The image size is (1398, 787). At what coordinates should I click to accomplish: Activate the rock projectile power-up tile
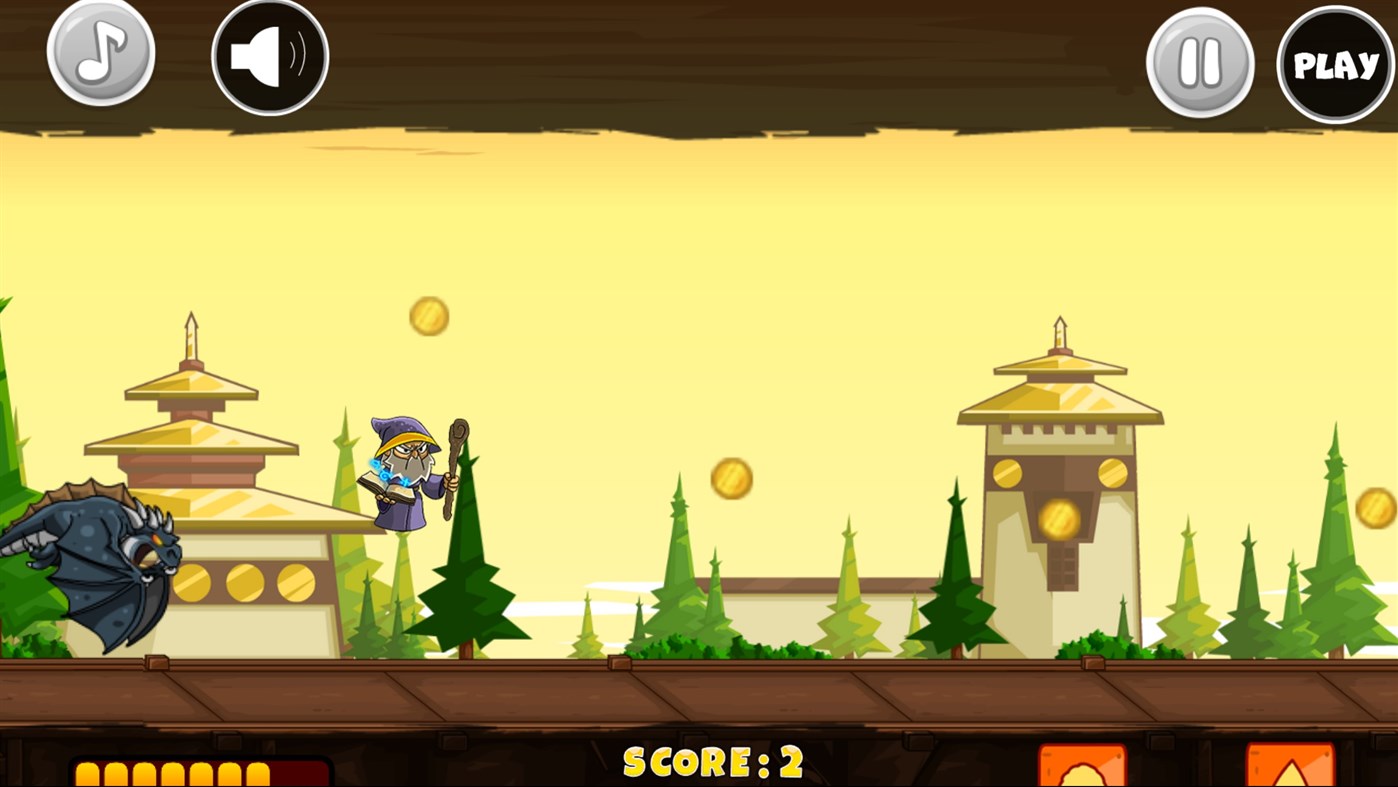click(x=1083, y=770)
